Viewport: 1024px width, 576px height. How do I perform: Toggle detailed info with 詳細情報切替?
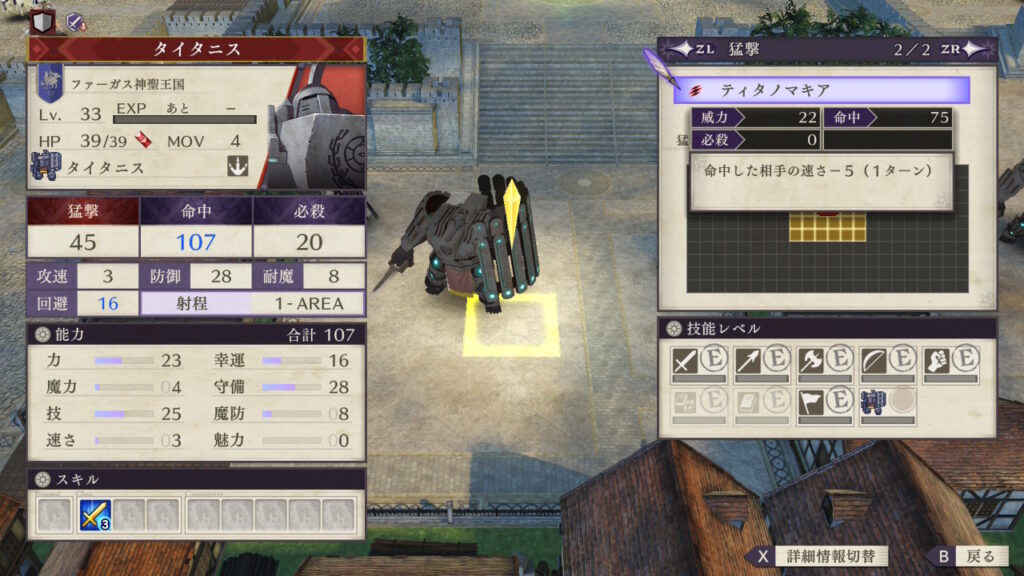tap(817, 556)
